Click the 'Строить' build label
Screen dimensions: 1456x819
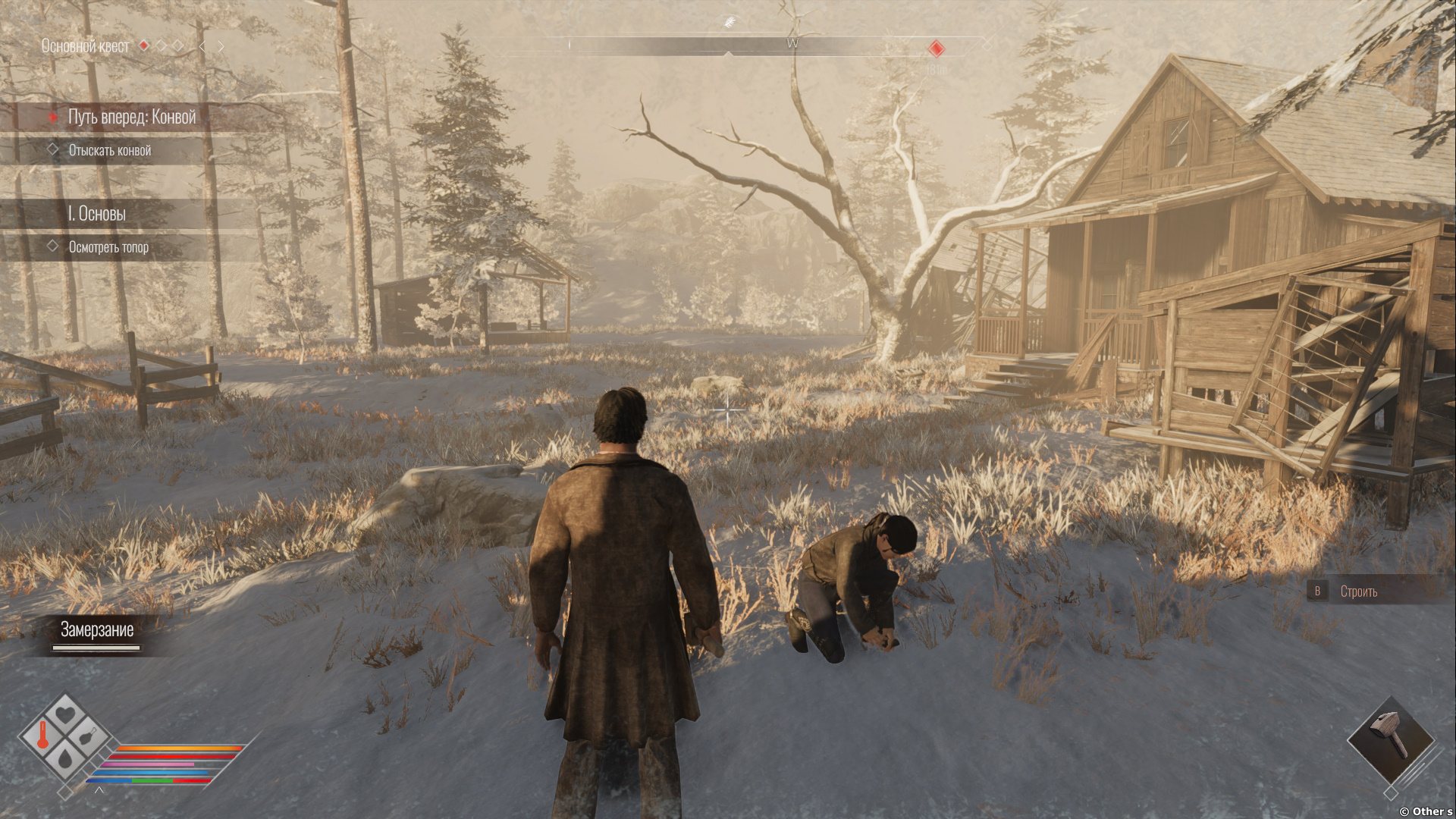pos(1358,591)
